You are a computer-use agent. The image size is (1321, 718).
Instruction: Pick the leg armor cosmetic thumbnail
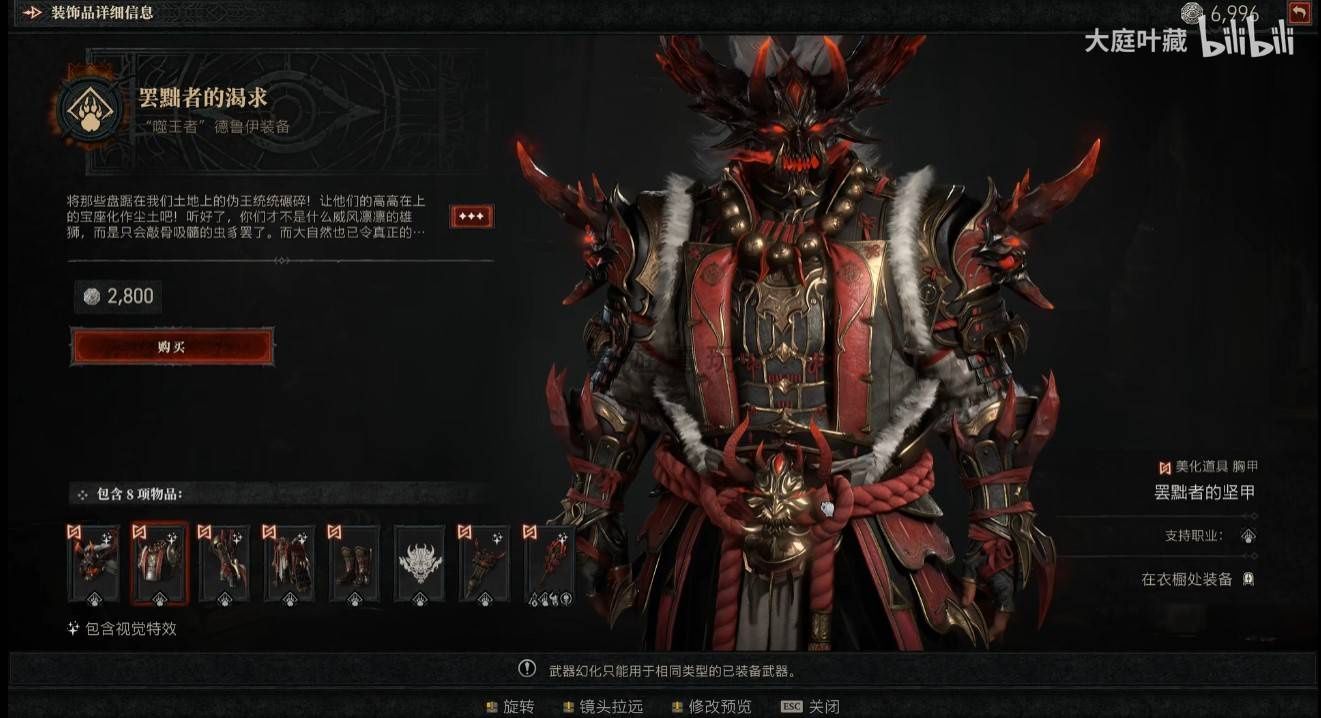point(289,565)
